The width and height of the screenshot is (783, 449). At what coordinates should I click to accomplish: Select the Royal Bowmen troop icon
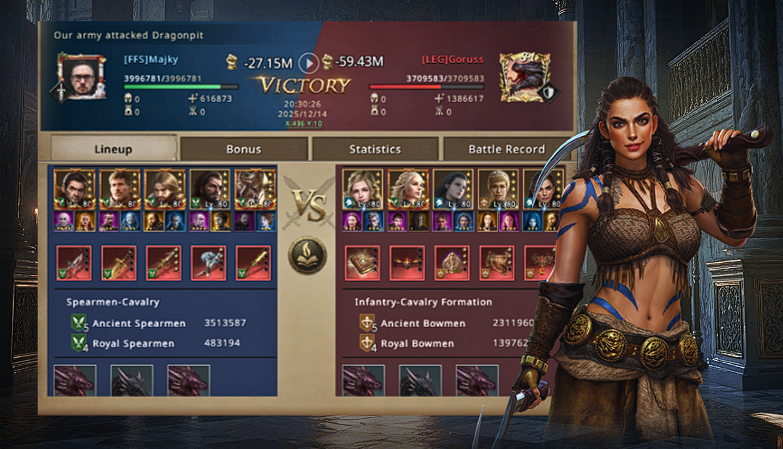click(368, 344)
